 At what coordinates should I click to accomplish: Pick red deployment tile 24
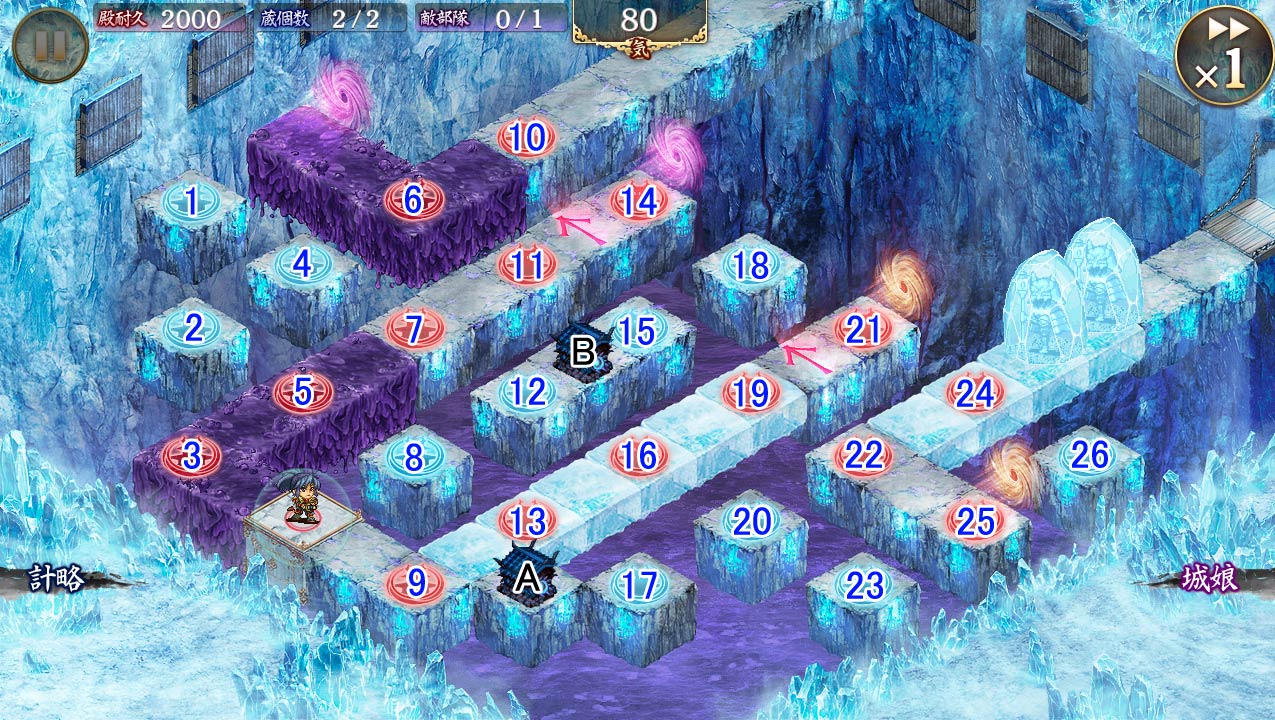coord(974,393)
